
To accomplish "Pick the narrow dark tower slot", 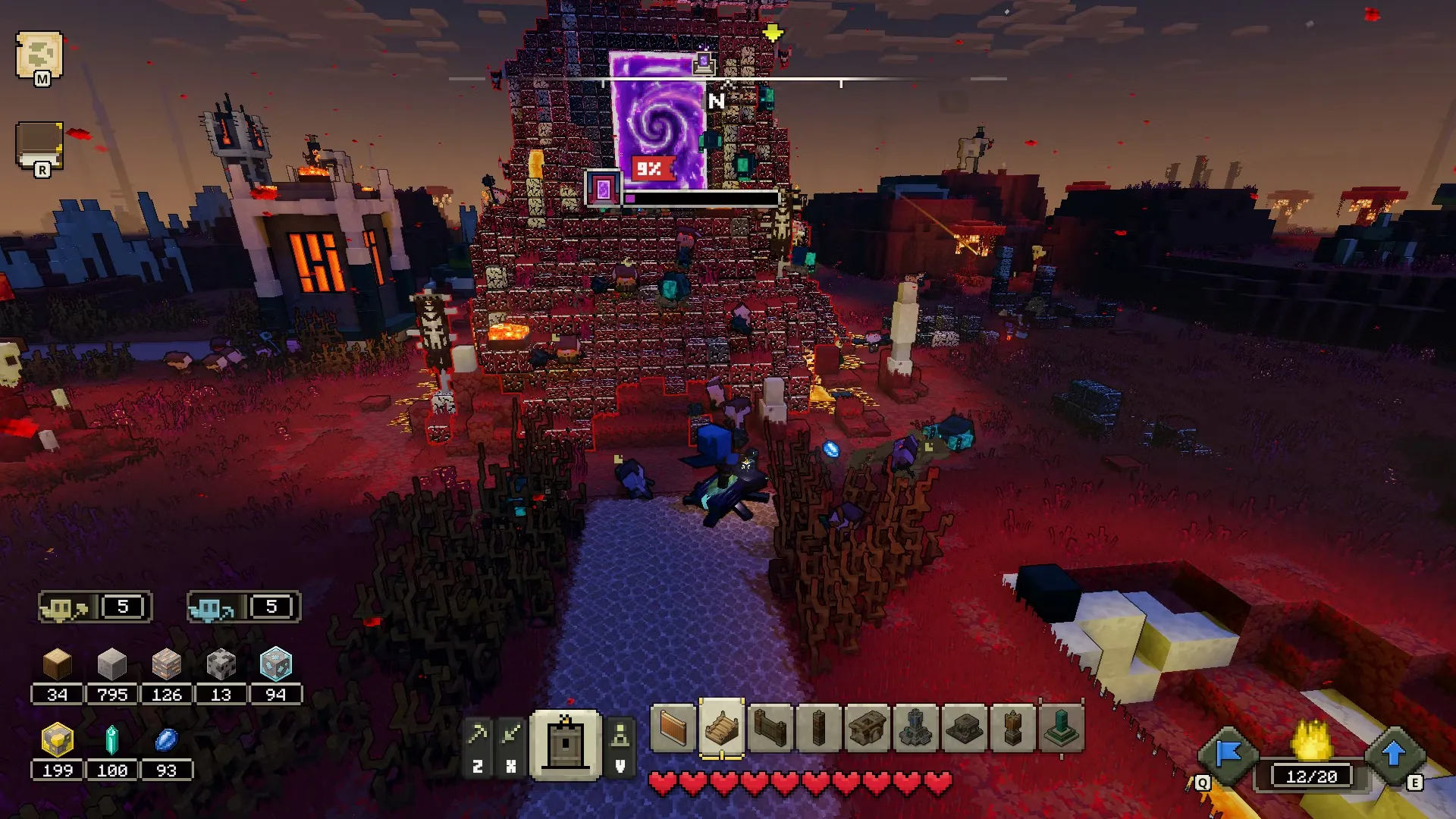I will pyautogui.click(x=819, y=729).
